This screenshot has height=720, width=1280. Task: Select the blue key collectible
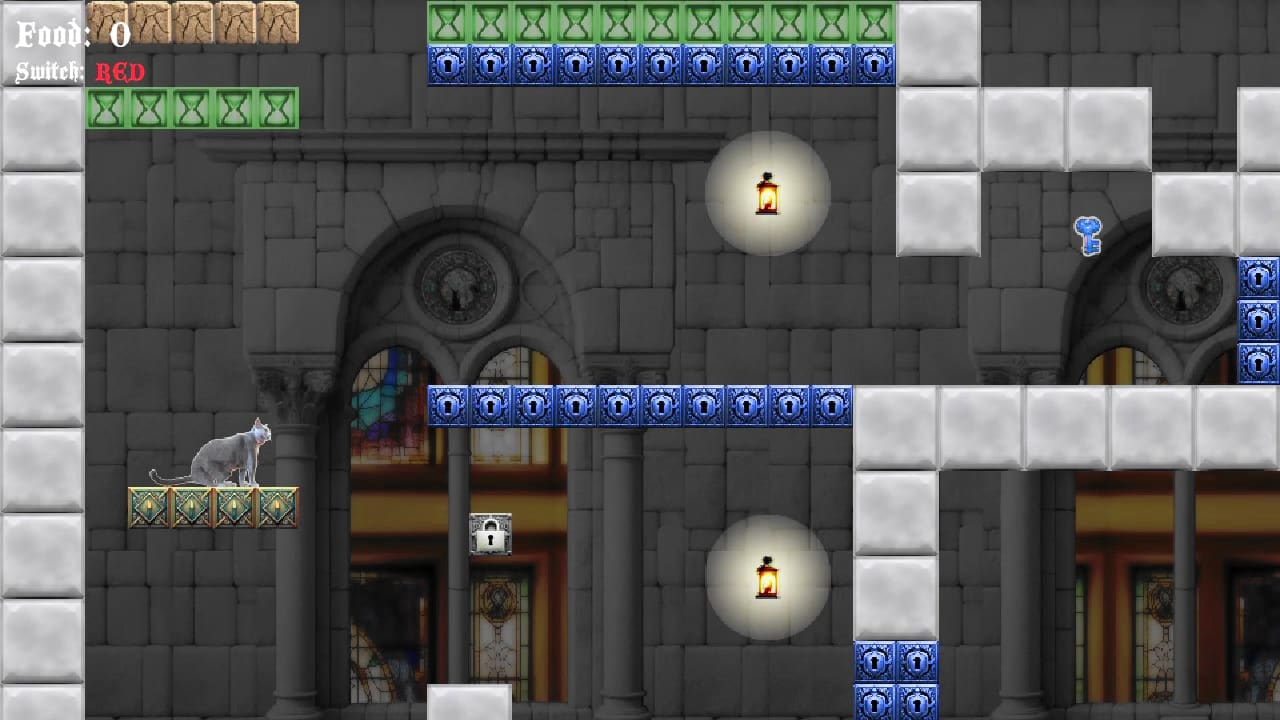(x=1089, y=237)
